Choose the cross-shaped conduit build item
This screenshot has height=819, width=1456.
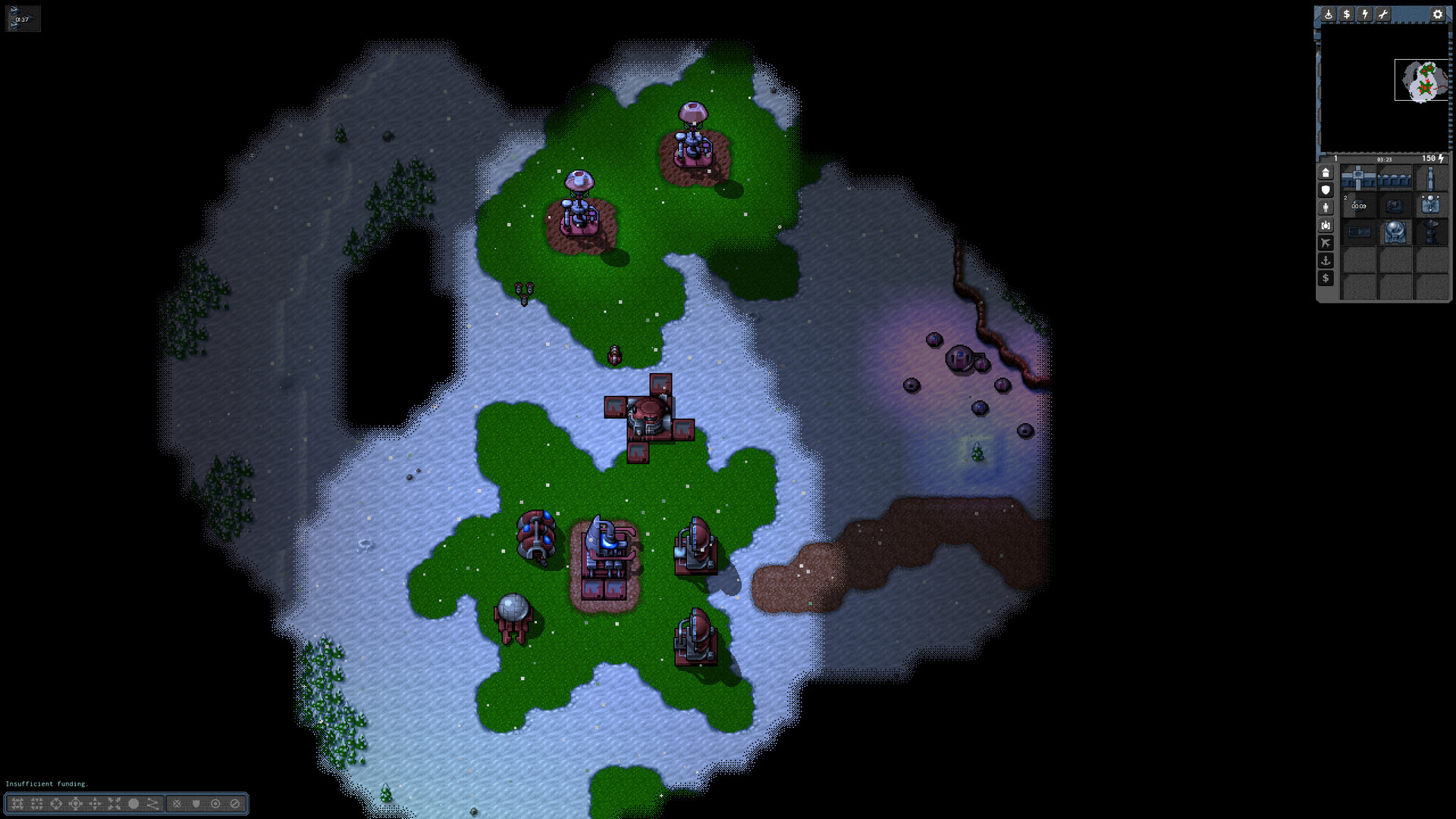pyautogui.click(x=1358, y=179)
